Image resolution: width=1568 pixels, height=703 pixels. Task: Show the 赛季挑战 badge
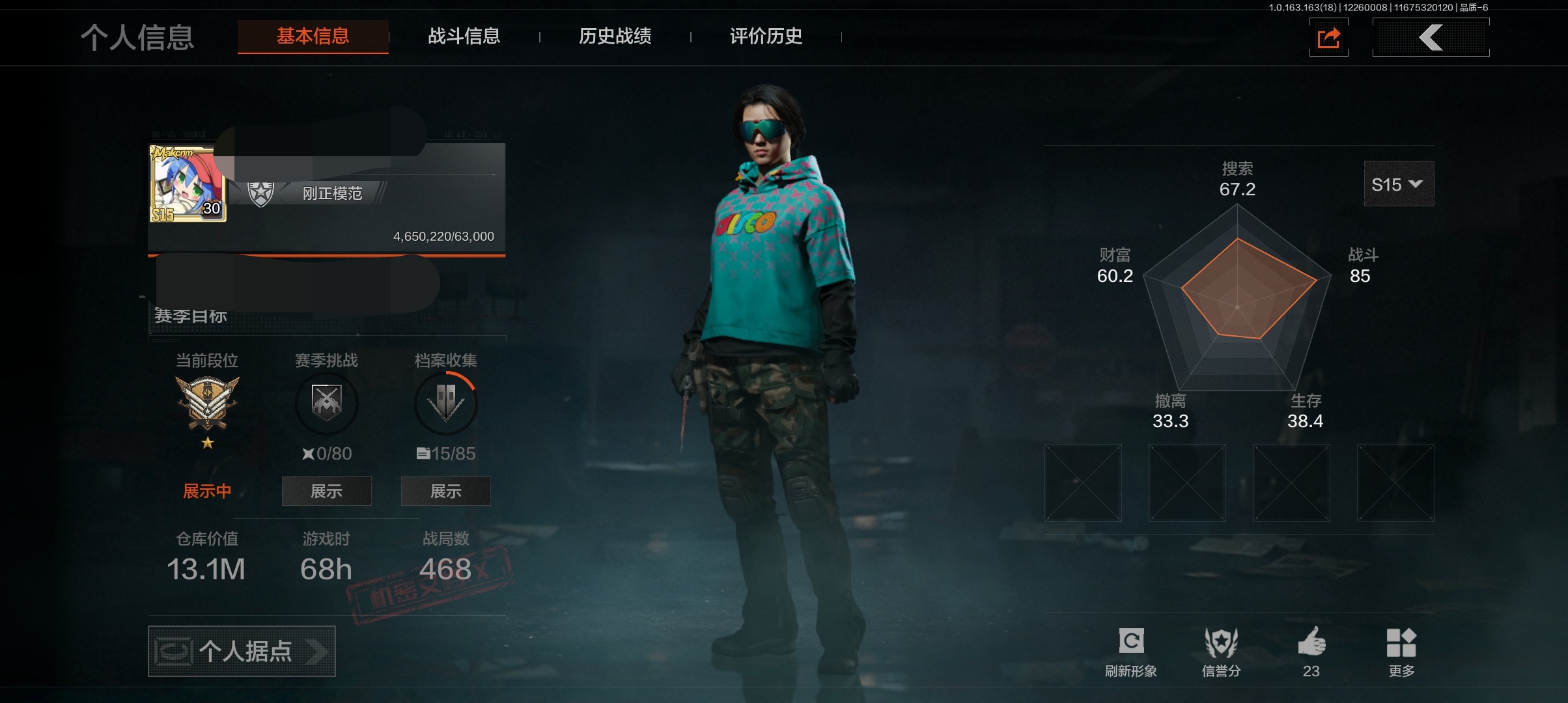pyautogui.click(x=326, y=491)
